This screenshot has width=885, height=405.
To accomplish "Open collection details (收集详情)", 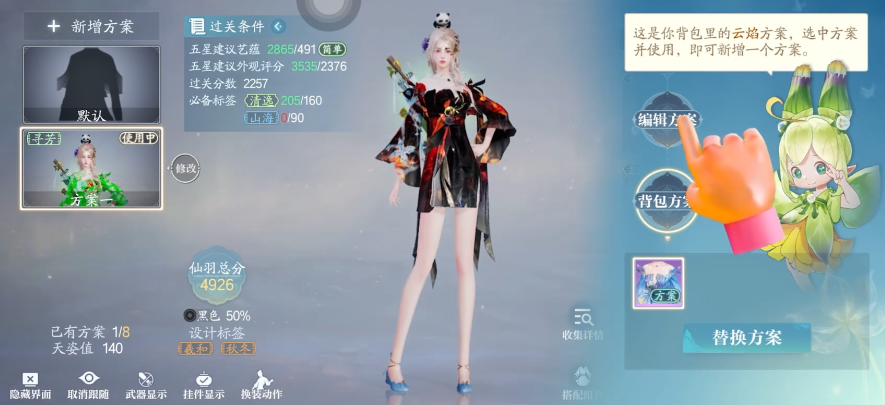I will coord(583,324).
